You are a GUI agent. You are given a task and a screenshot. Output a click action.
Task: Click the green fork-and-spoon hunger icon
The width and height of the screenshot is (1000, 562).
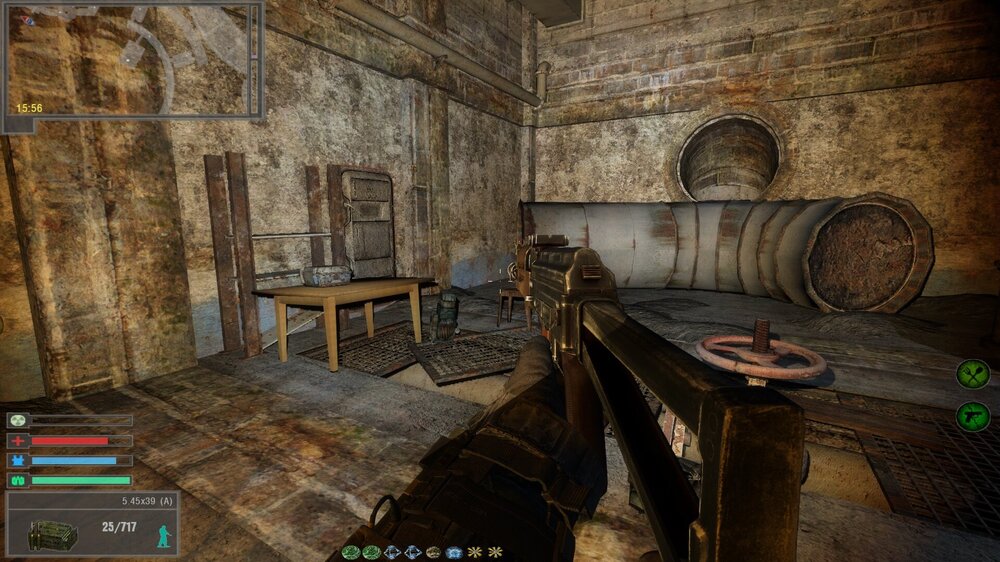[x=972, y=374]
